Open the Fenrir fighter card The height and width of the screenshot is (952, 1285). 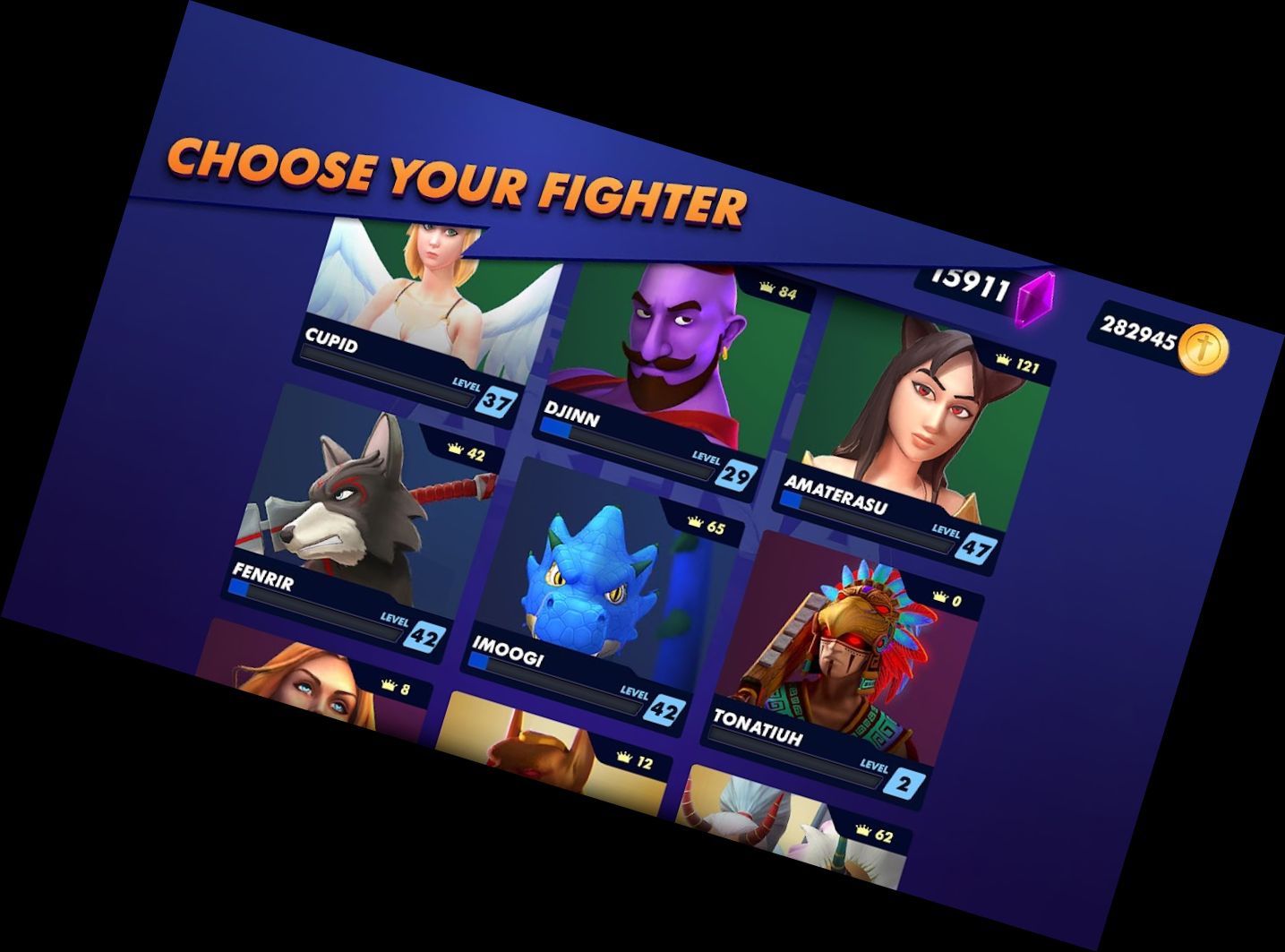click(349, 510)
